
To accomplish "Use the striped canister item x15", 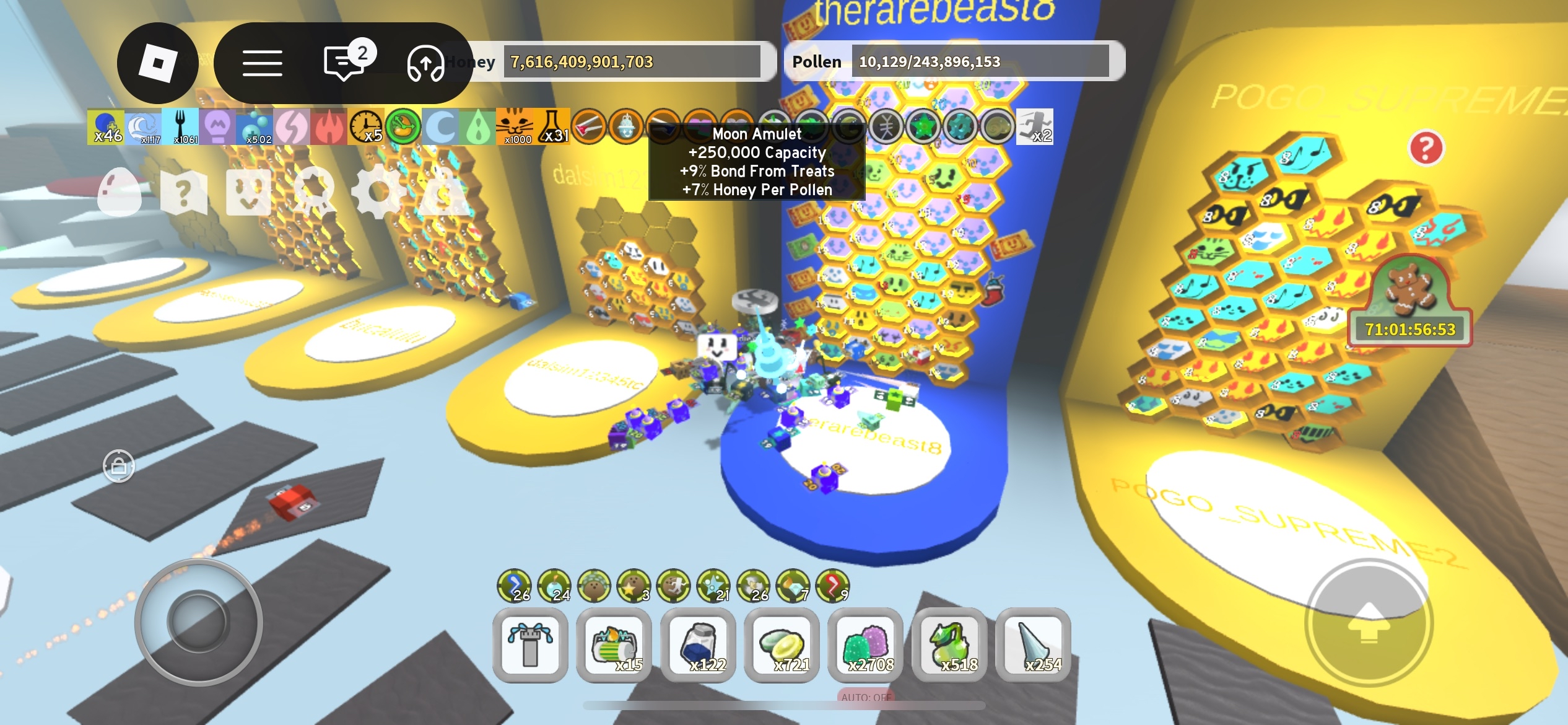I will click(x=614, y=646).
